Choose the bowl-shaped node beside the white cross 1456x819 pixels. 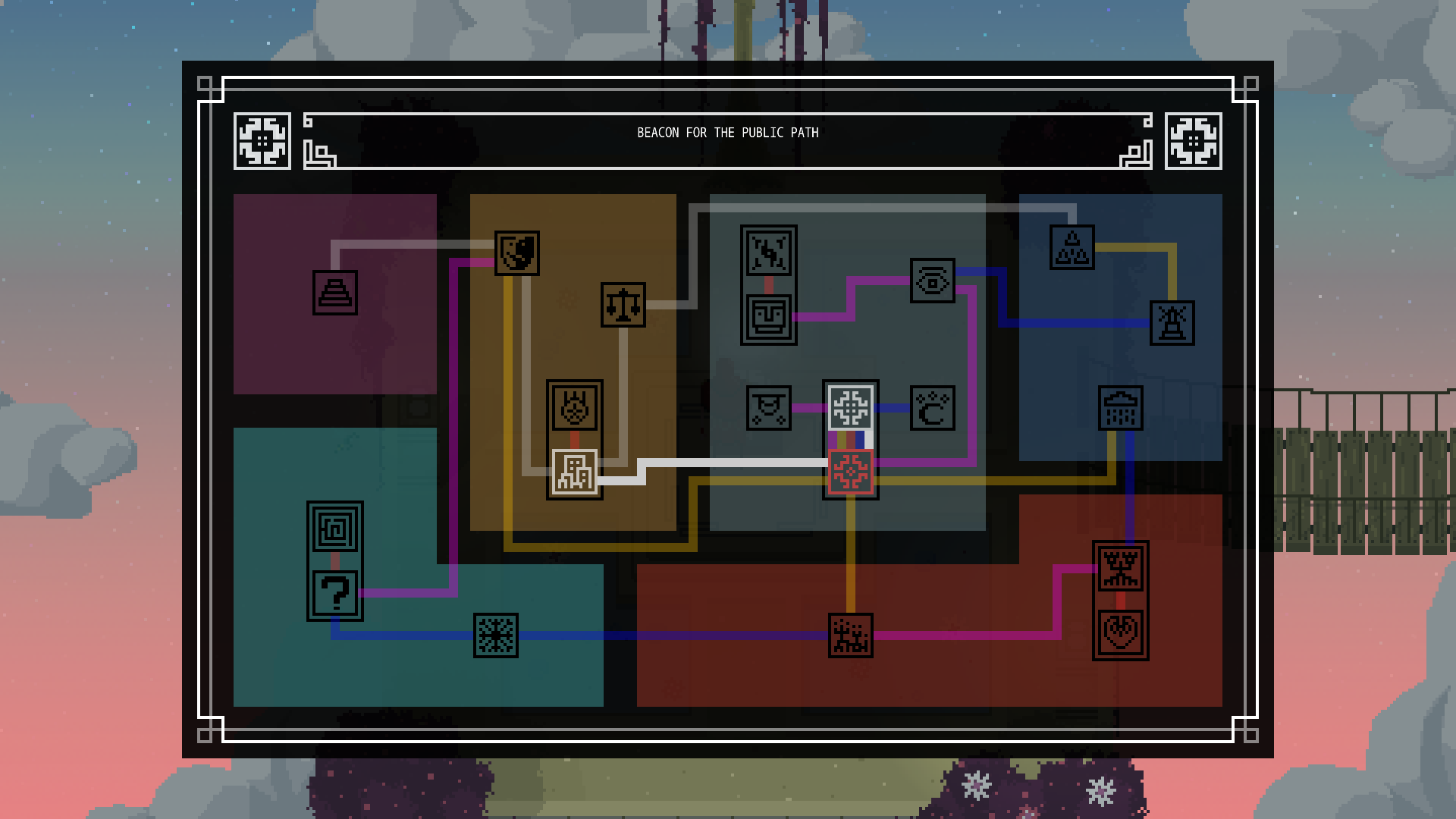769,408
